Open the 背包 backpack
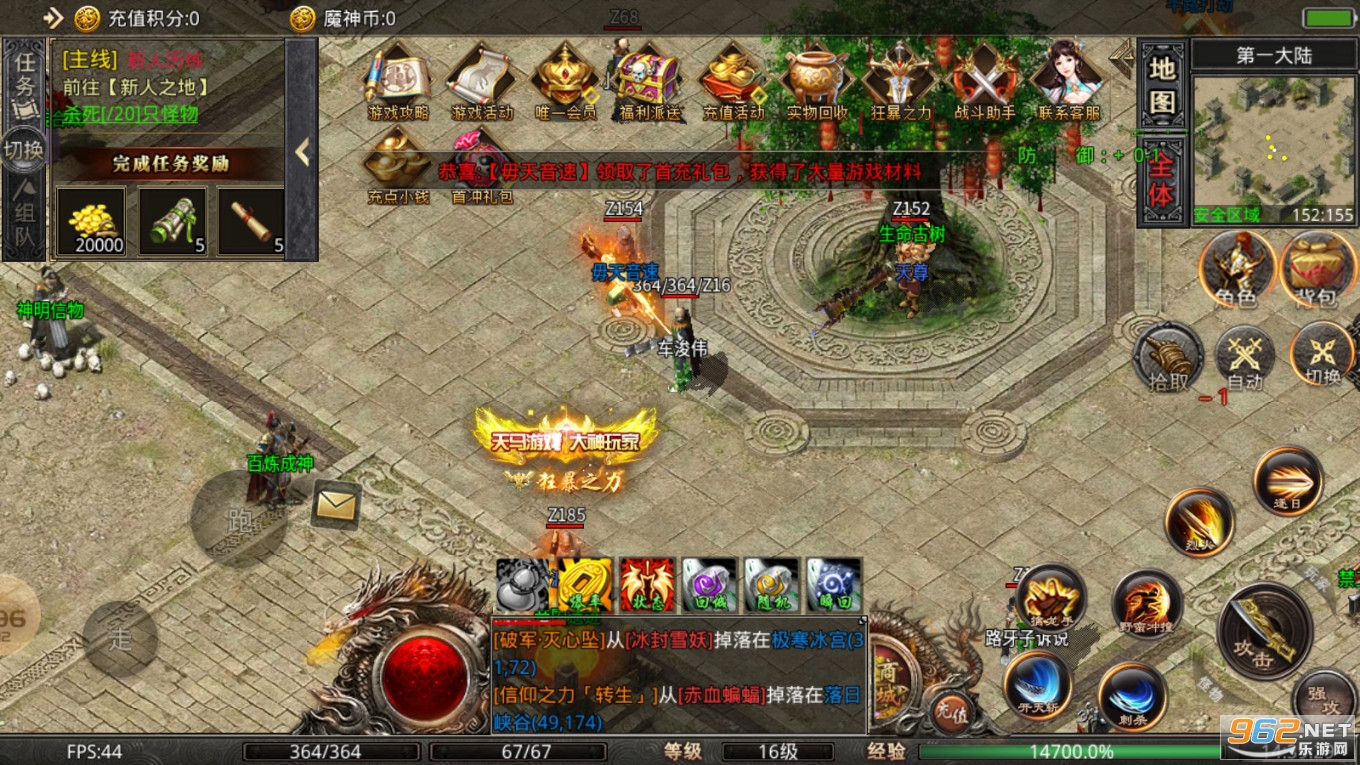 click(1318, 270)
